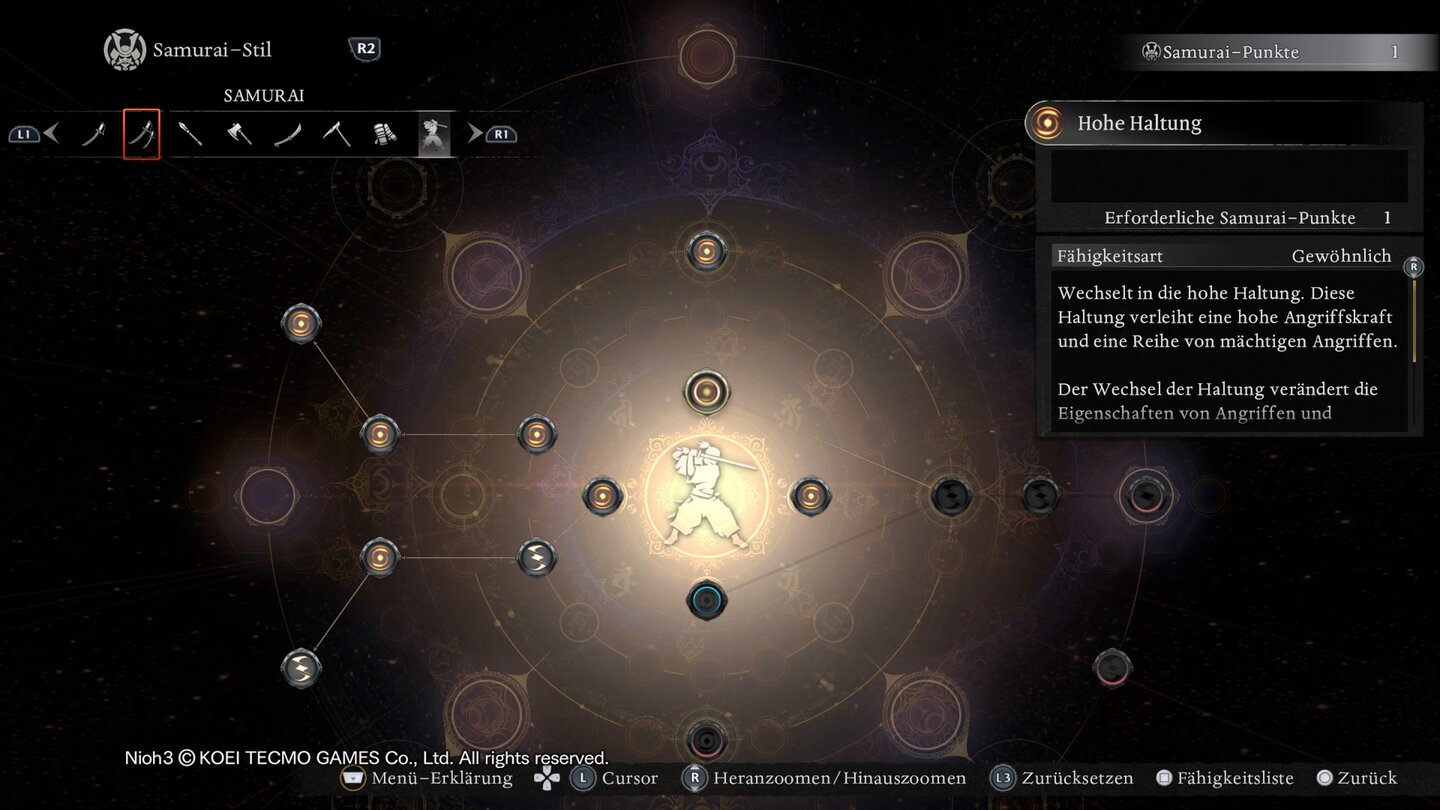Click the right arrow beside the weapon tabs

pyautogui.click(x=475, y=133)
